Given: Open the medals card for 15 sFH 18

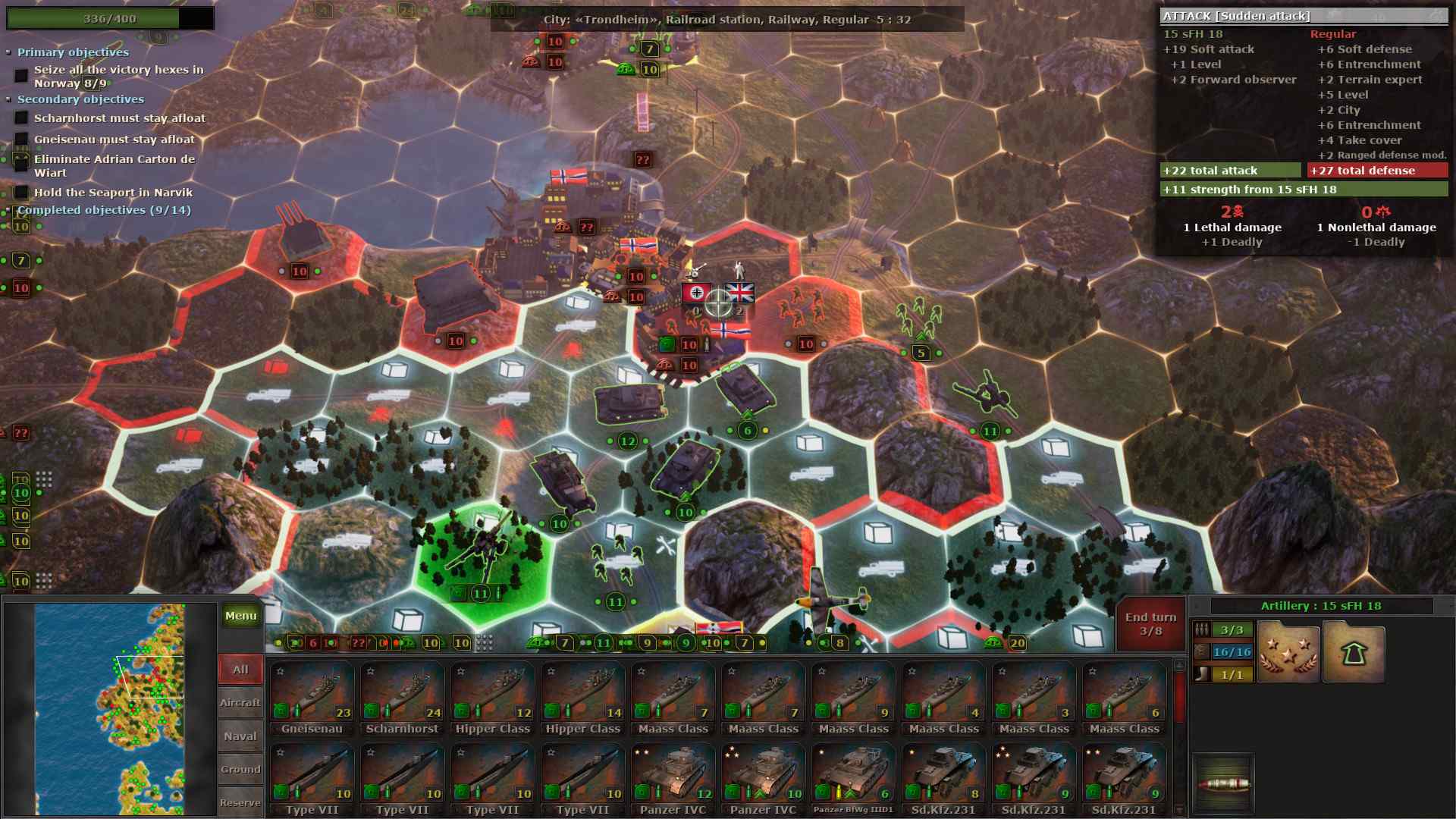Looking at the screenshot, I should pyautogui.click(x=1288, y=653).
